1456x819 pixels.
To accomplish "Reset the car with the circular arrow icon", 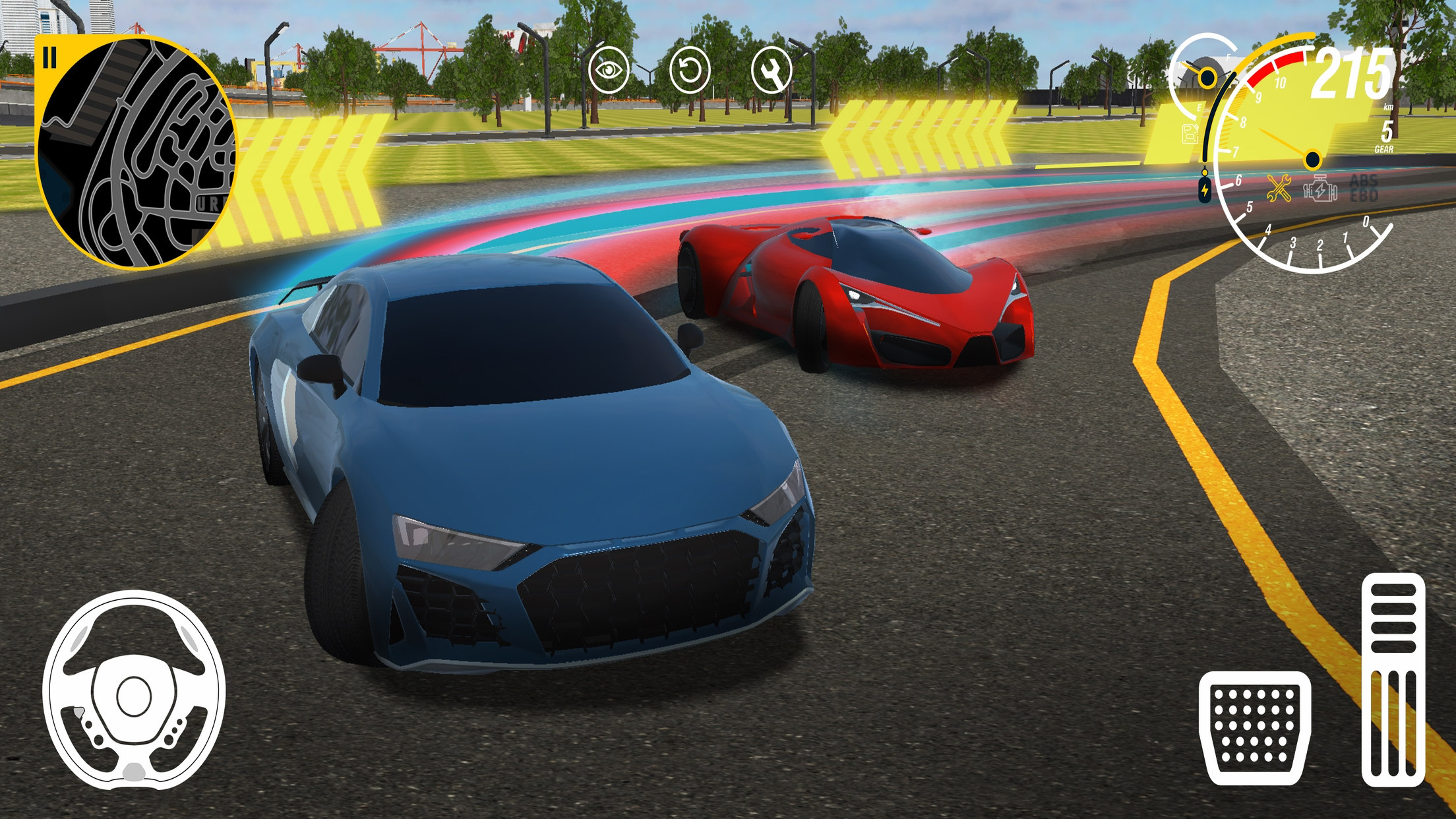I will click(x=689, y=69).
